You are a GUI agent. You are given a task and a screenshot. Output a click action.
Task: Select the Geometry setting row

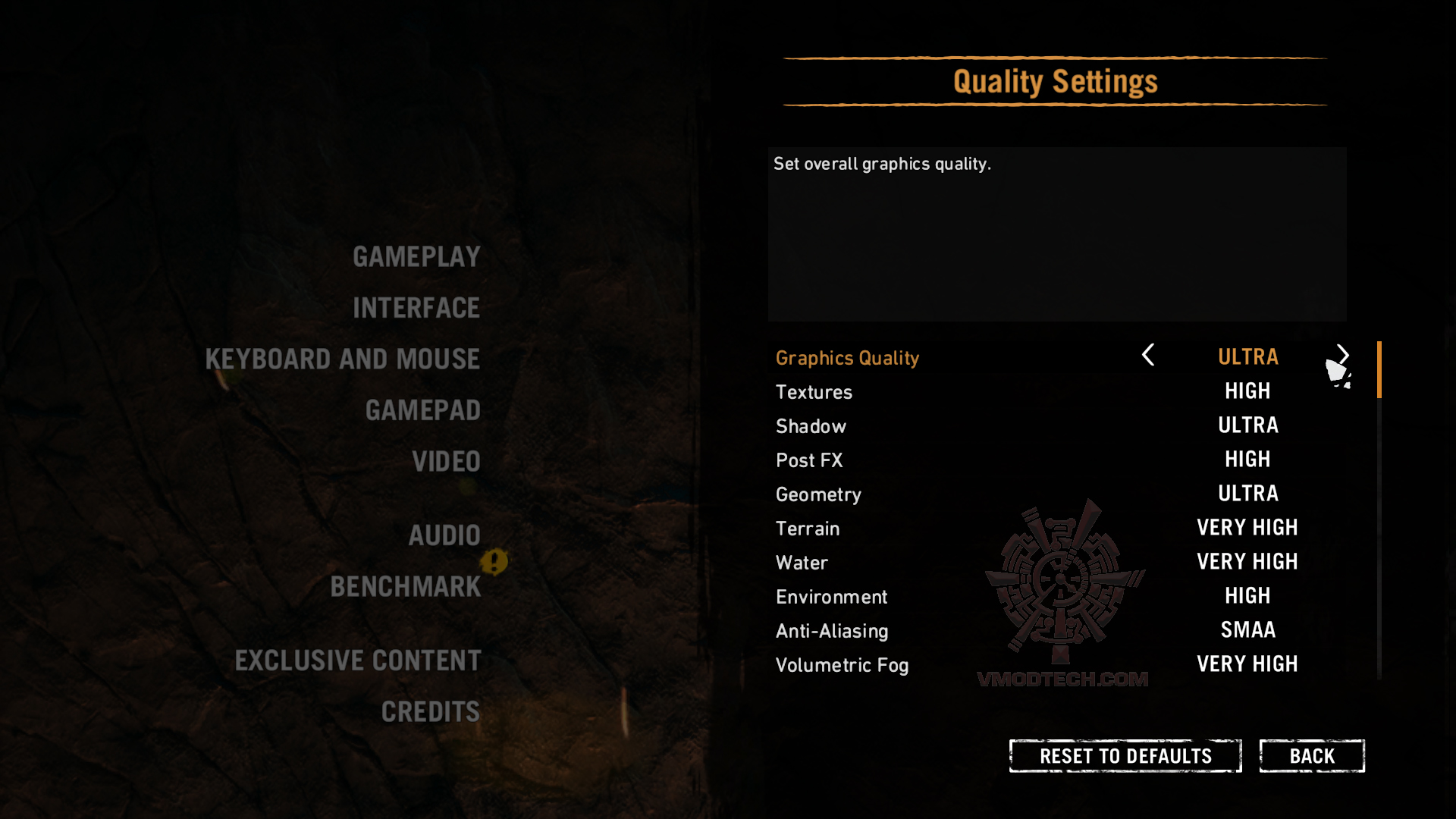(818, 494)
